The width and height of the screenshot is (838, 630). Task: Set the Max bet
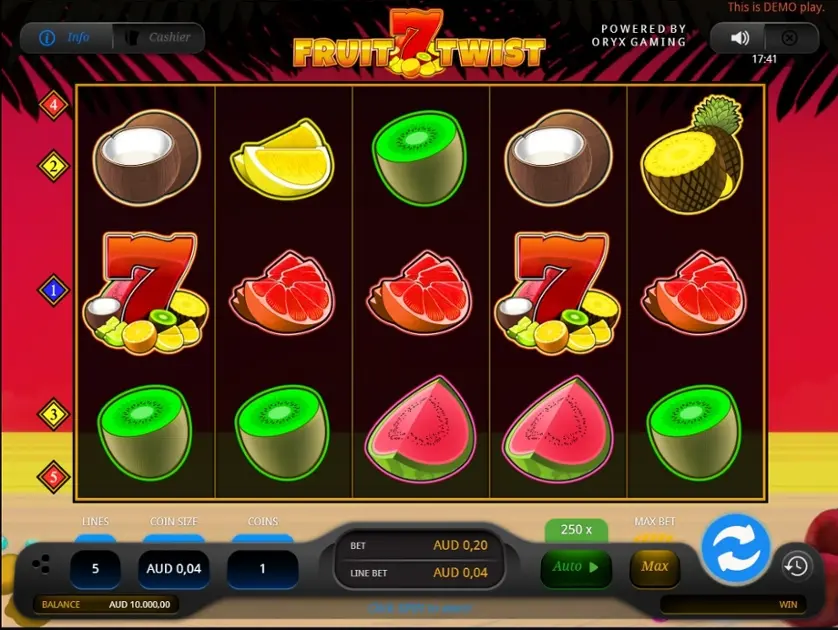point(655,567)
